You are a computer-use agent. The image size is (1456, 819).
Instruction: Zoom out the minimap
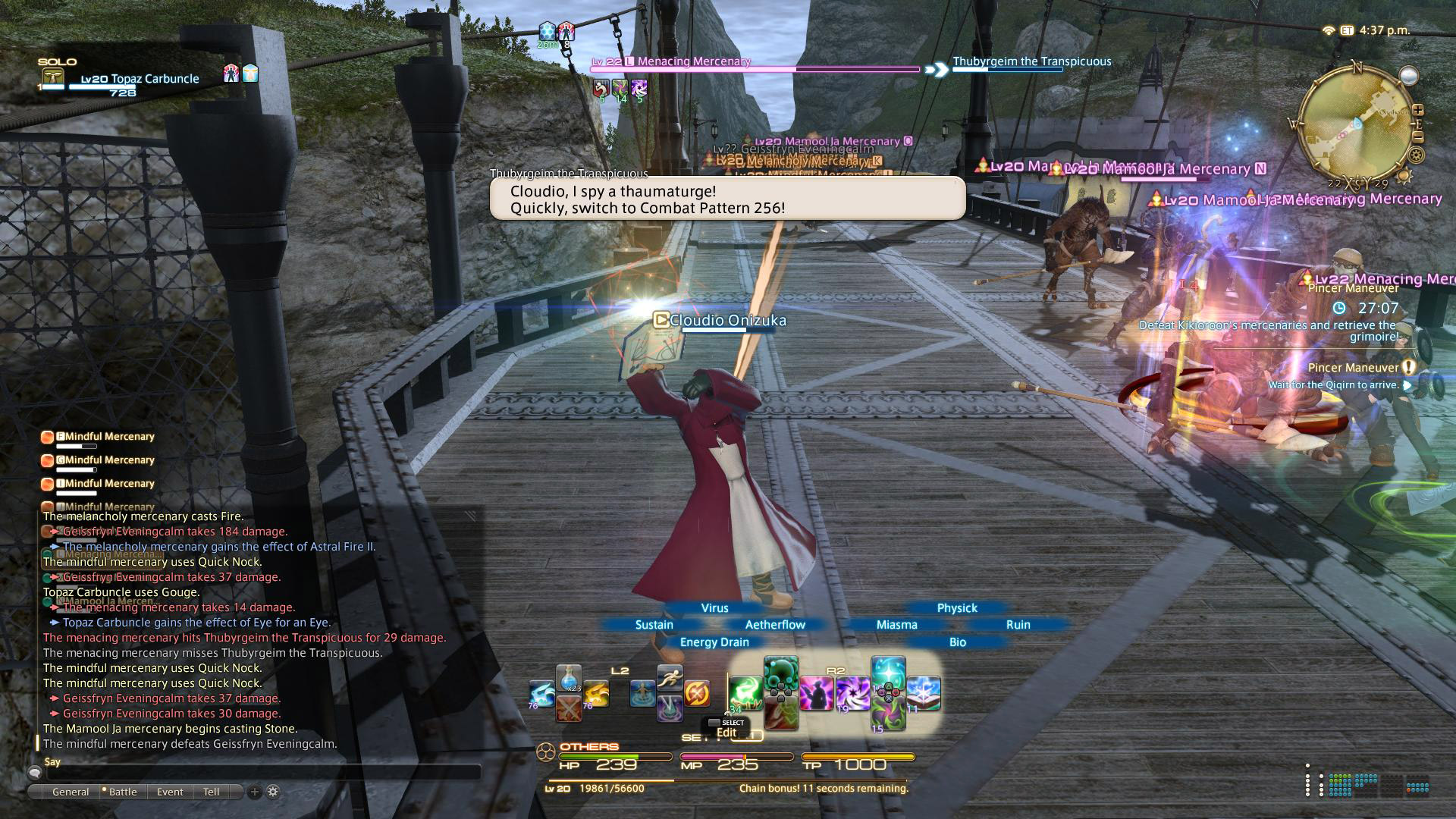click(1417, 138)
